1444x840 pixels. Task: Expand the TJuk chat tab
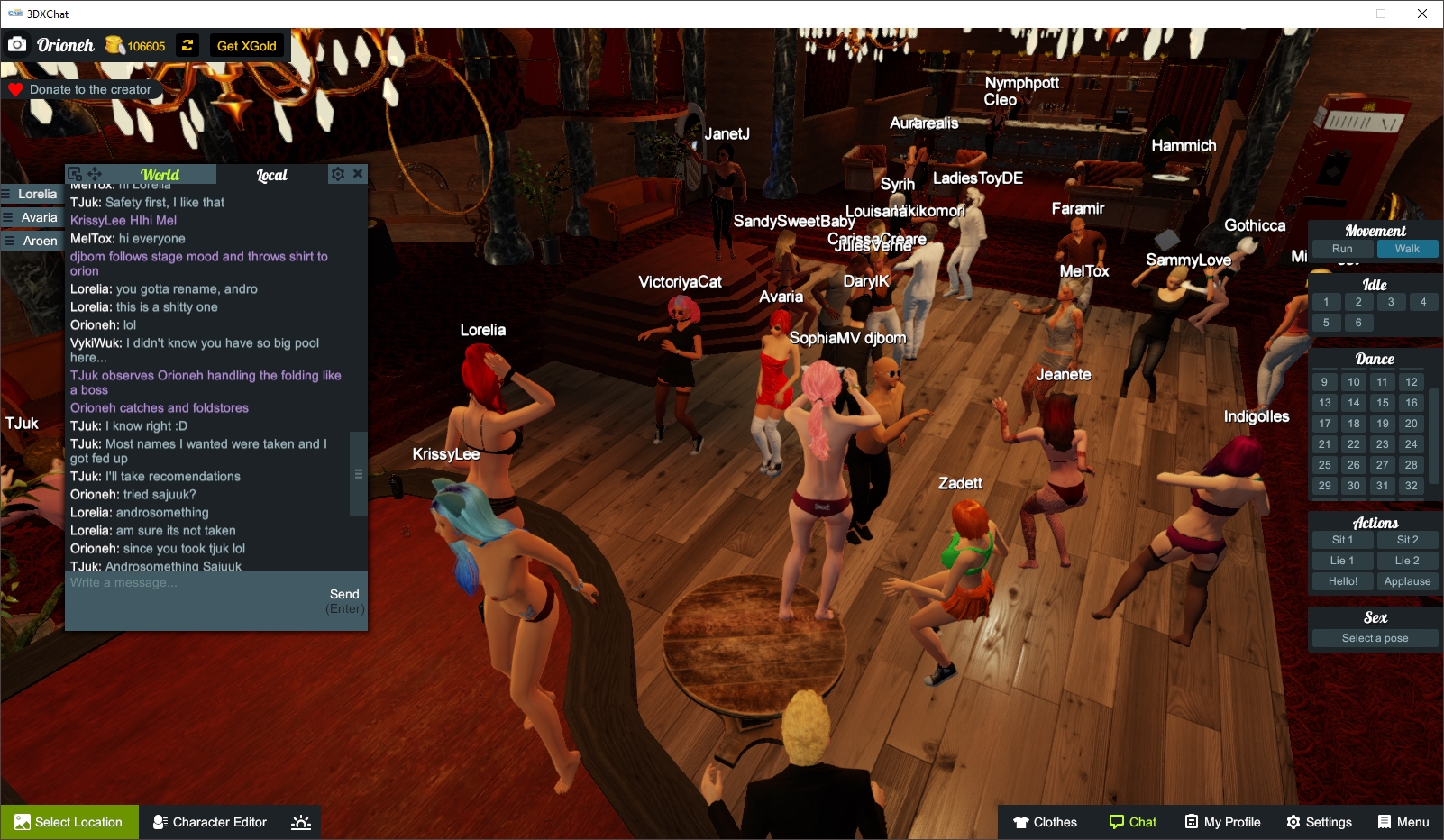[x=21, y=422]
